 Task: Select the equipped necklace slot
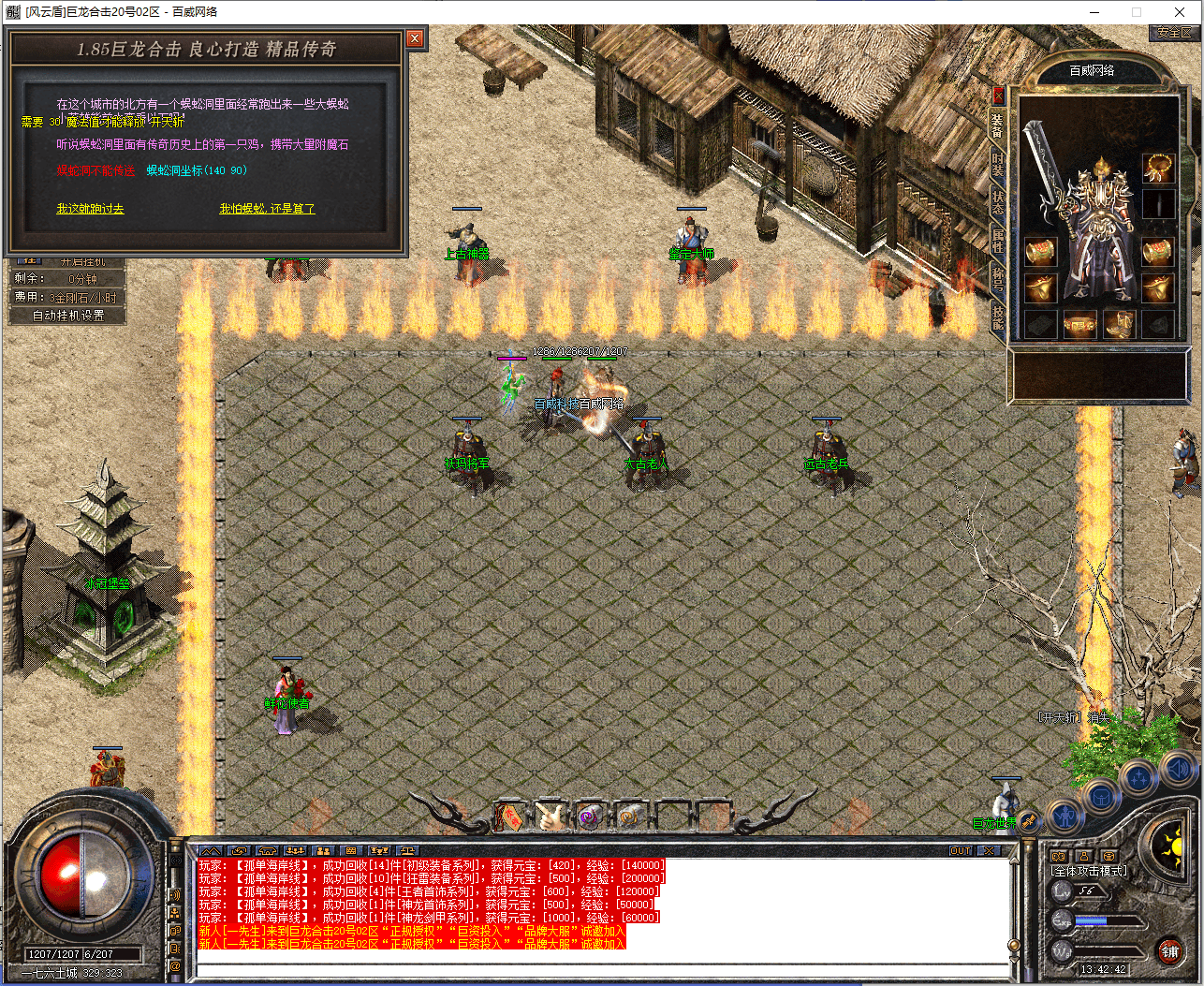1158,169
